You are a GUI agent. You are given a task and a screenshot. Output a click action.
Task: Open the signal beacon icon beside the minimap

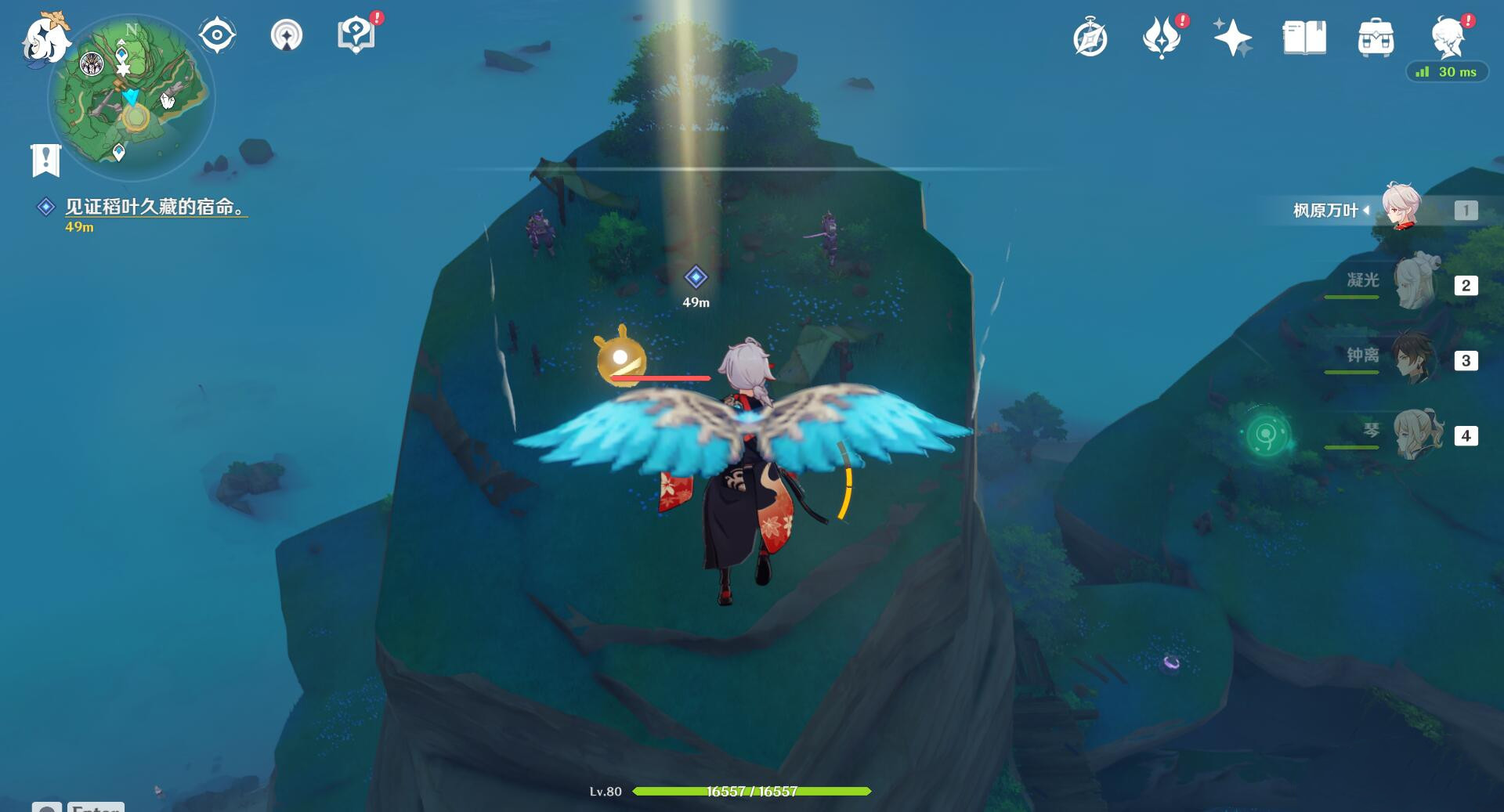(x=286, y=36)
